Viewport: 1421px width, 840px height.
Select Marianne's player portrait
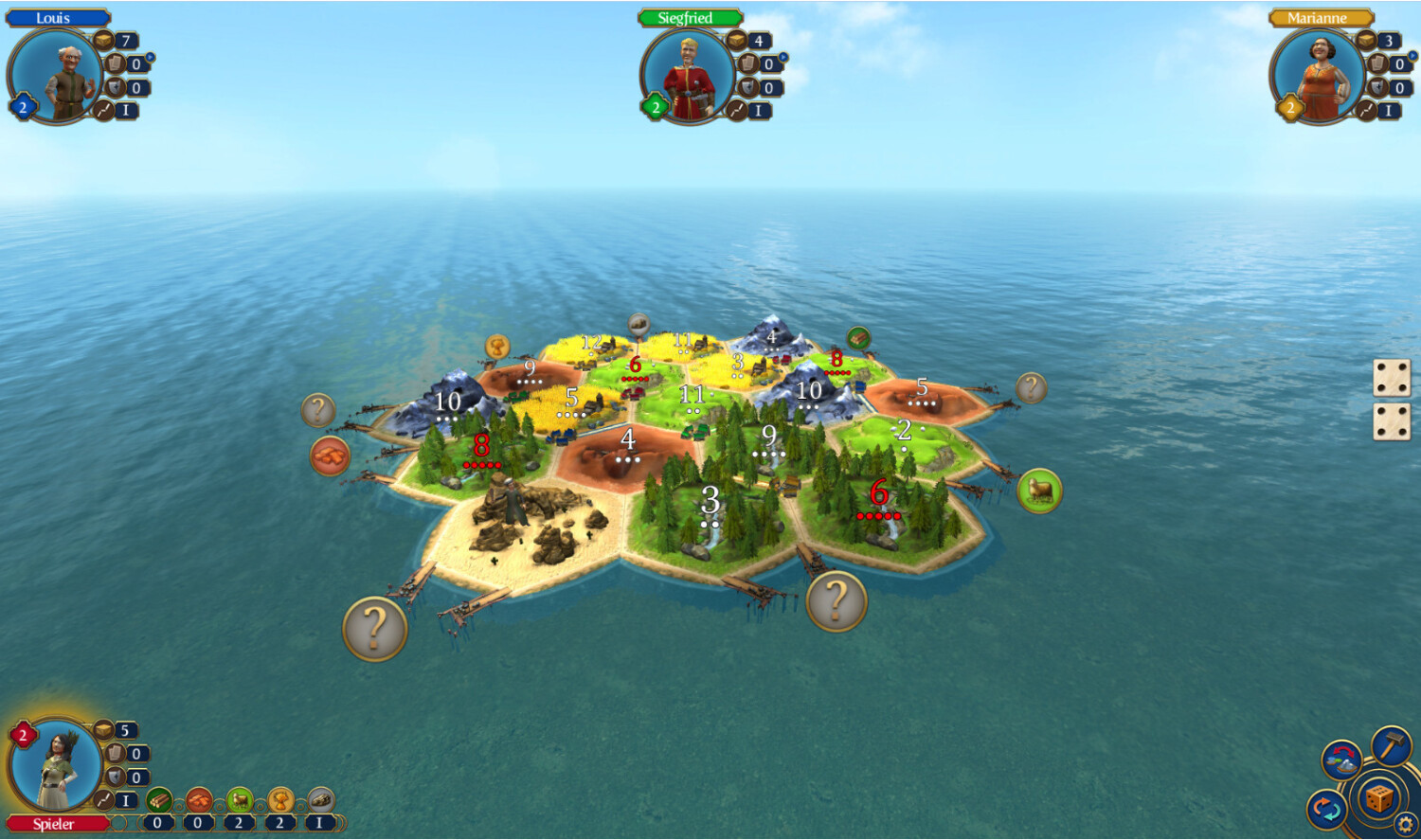[x=1318, y=76]
